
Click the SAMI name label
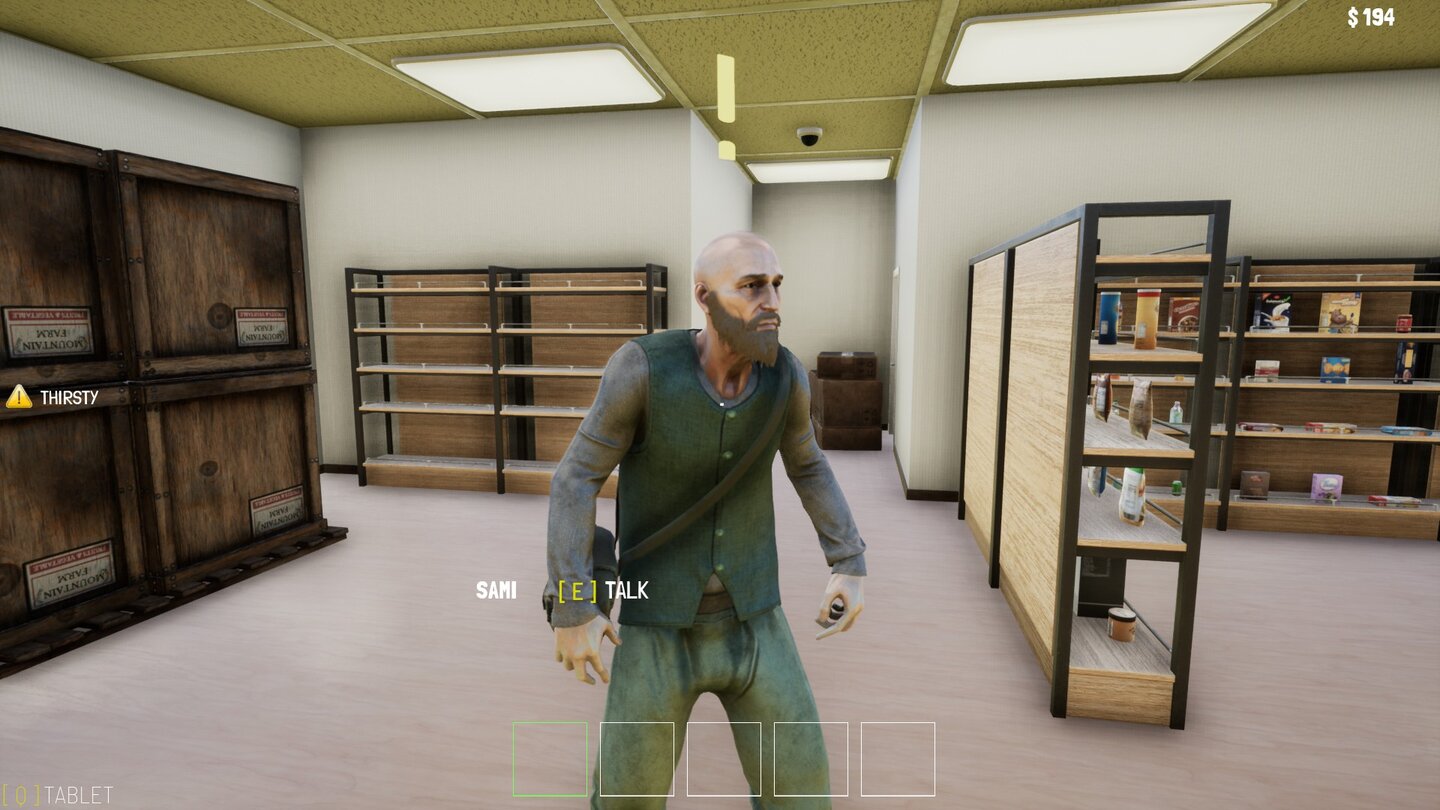coord(497,590)
